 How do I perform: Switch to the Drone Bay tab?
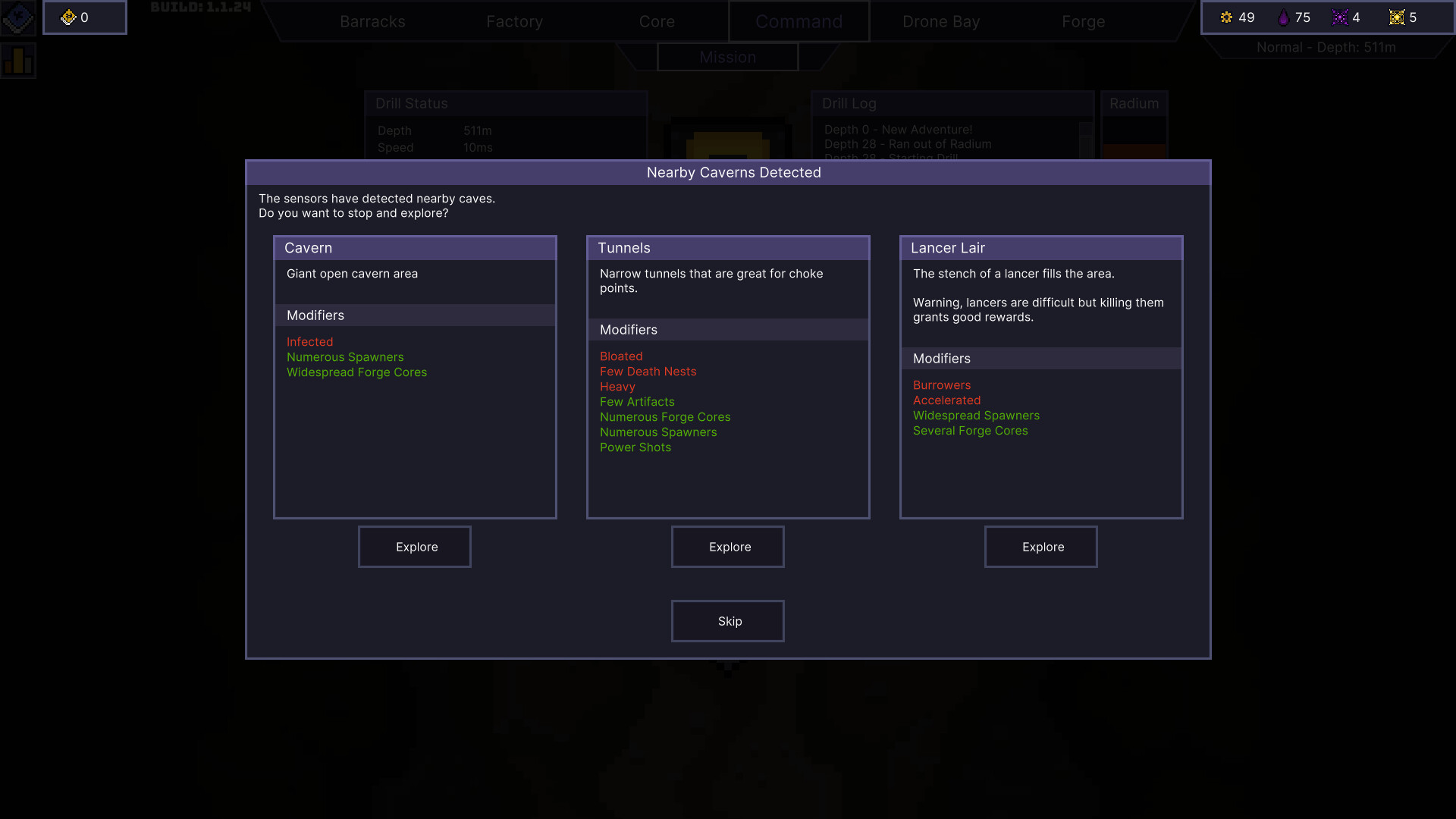(940, 21)
